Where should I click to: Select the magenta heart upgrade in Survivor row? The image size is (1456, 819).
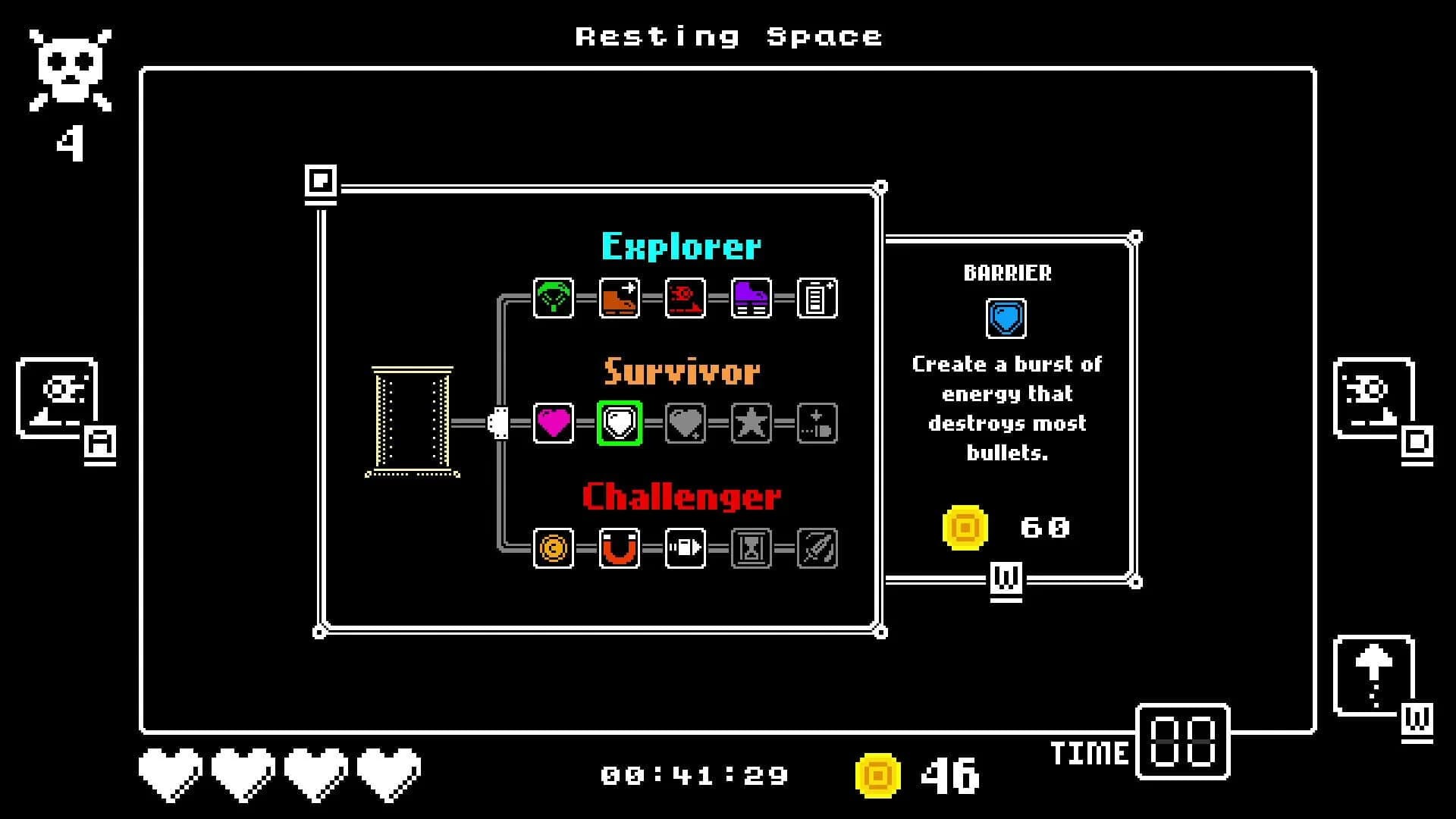pyautogui.click(x=553, y=424)
